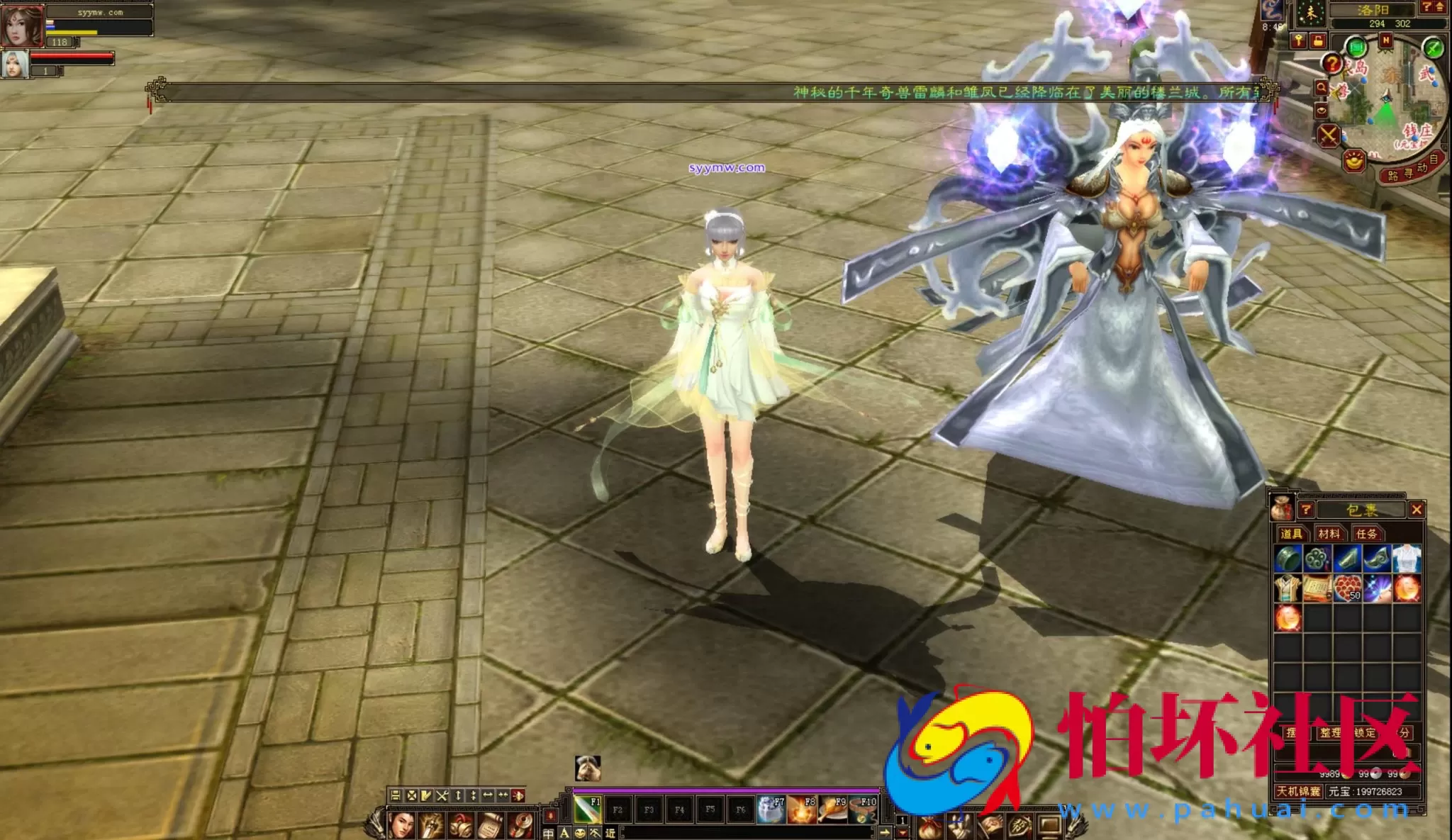Select the green ring item in the first inventory slot
This screenshot has height=840, width=1452.
tap(1288, 559)
